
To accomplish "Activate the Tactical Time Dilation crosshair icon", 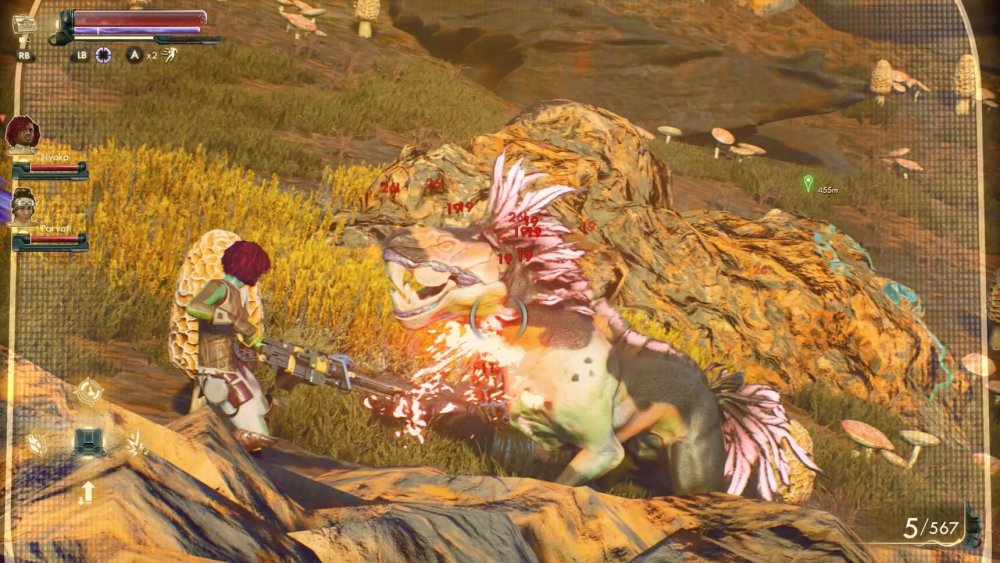I will click(104, 55).
